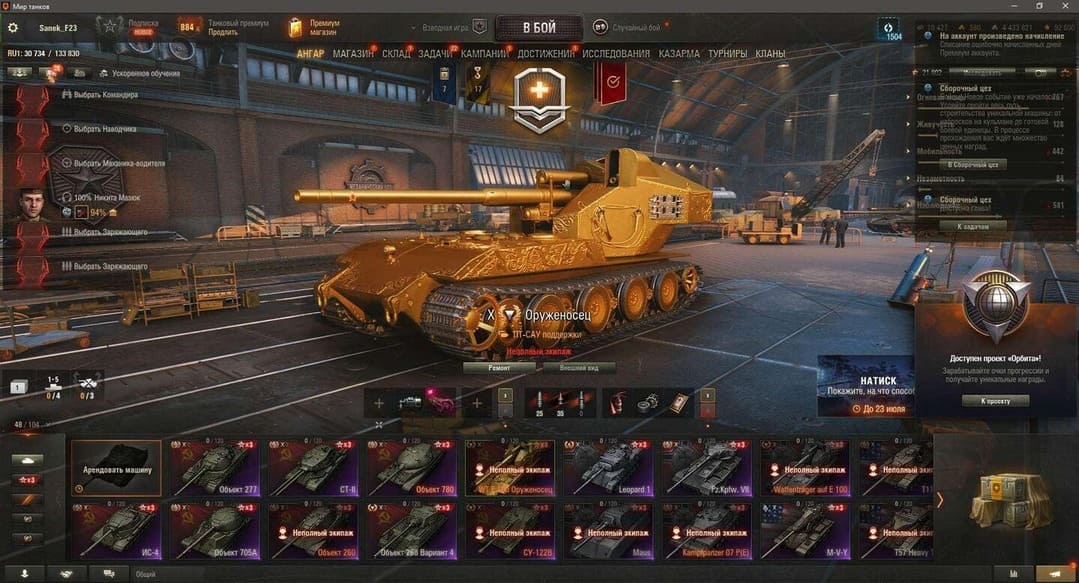Open the settings gear menu
The height and width of the screenshot is (583, 1079).
point(13,28)
